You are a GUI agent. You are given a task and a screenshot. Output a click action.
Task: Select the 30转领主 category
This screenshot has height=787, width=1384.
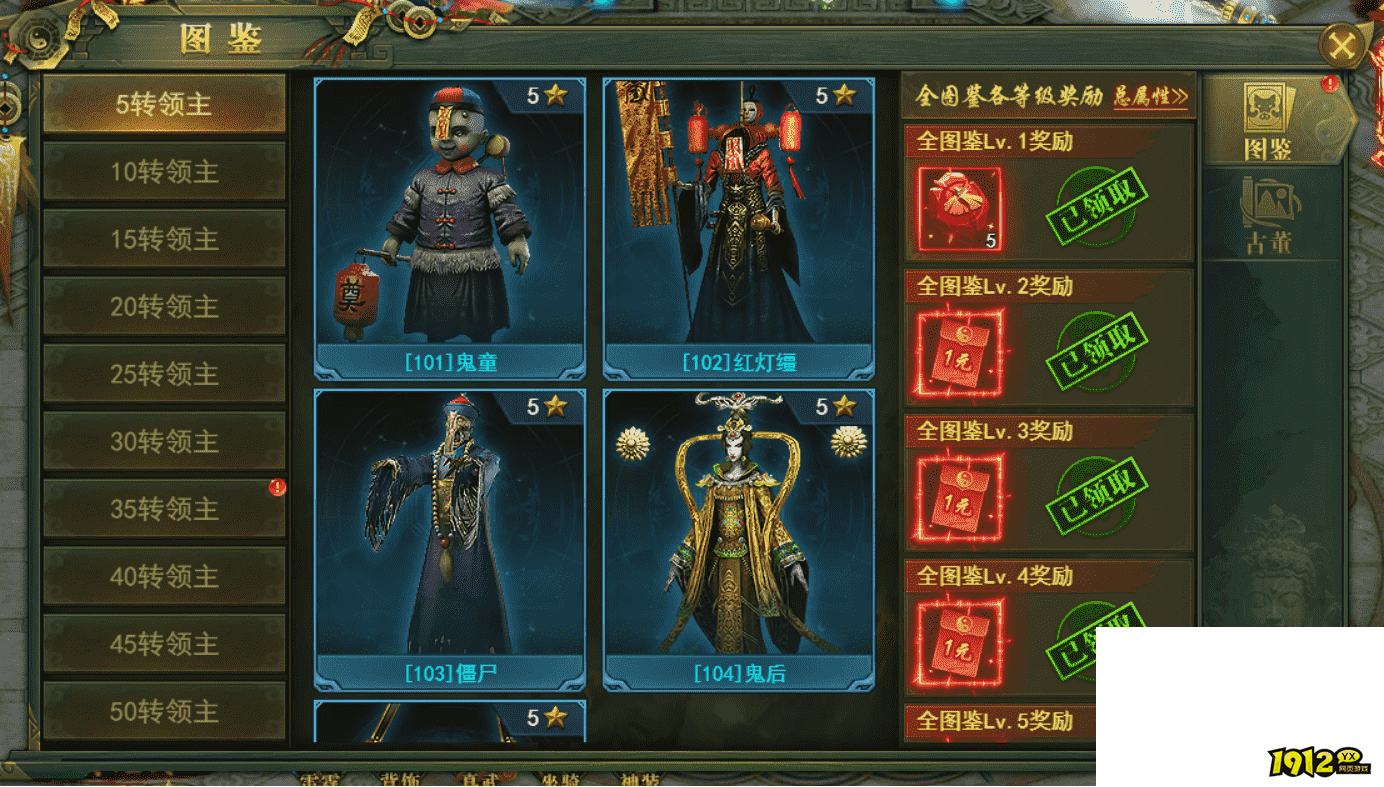pyautogui.click(x=164, y=442)
